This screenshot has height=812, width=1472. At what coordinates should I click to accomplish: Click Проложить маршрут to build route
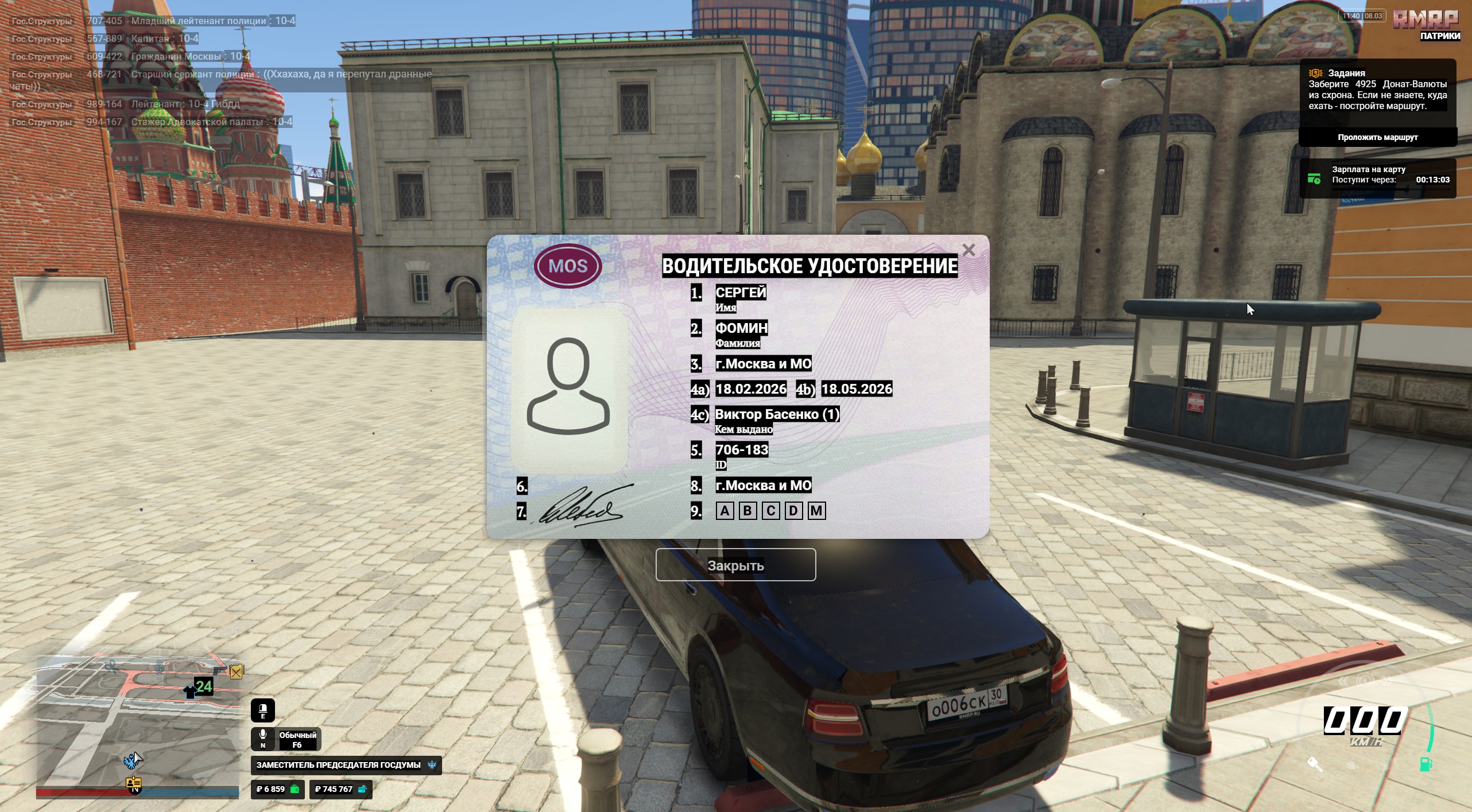pos(1377,137)
